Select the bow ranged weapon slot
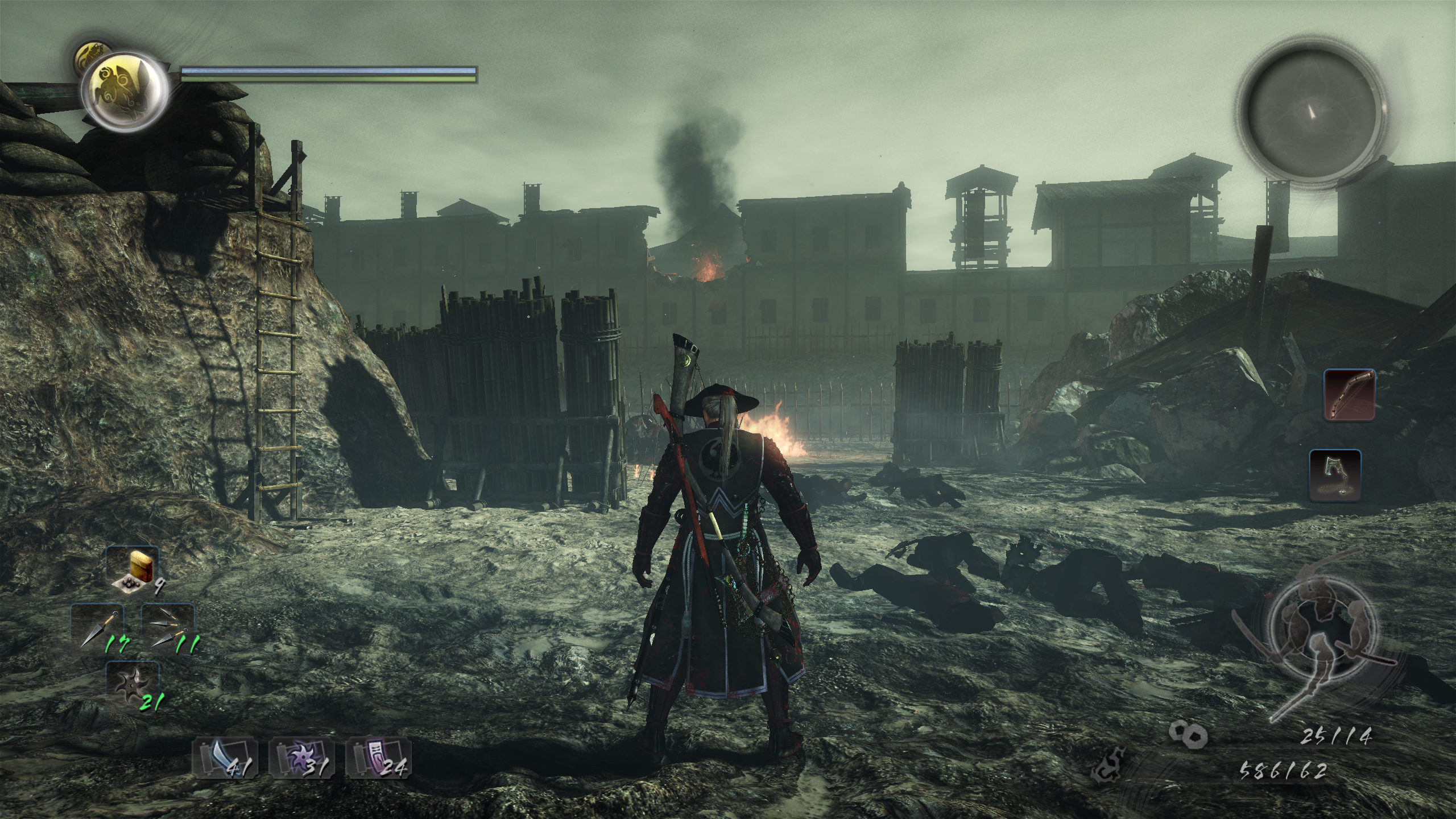1456x819 pixels. coord(1350,395)
